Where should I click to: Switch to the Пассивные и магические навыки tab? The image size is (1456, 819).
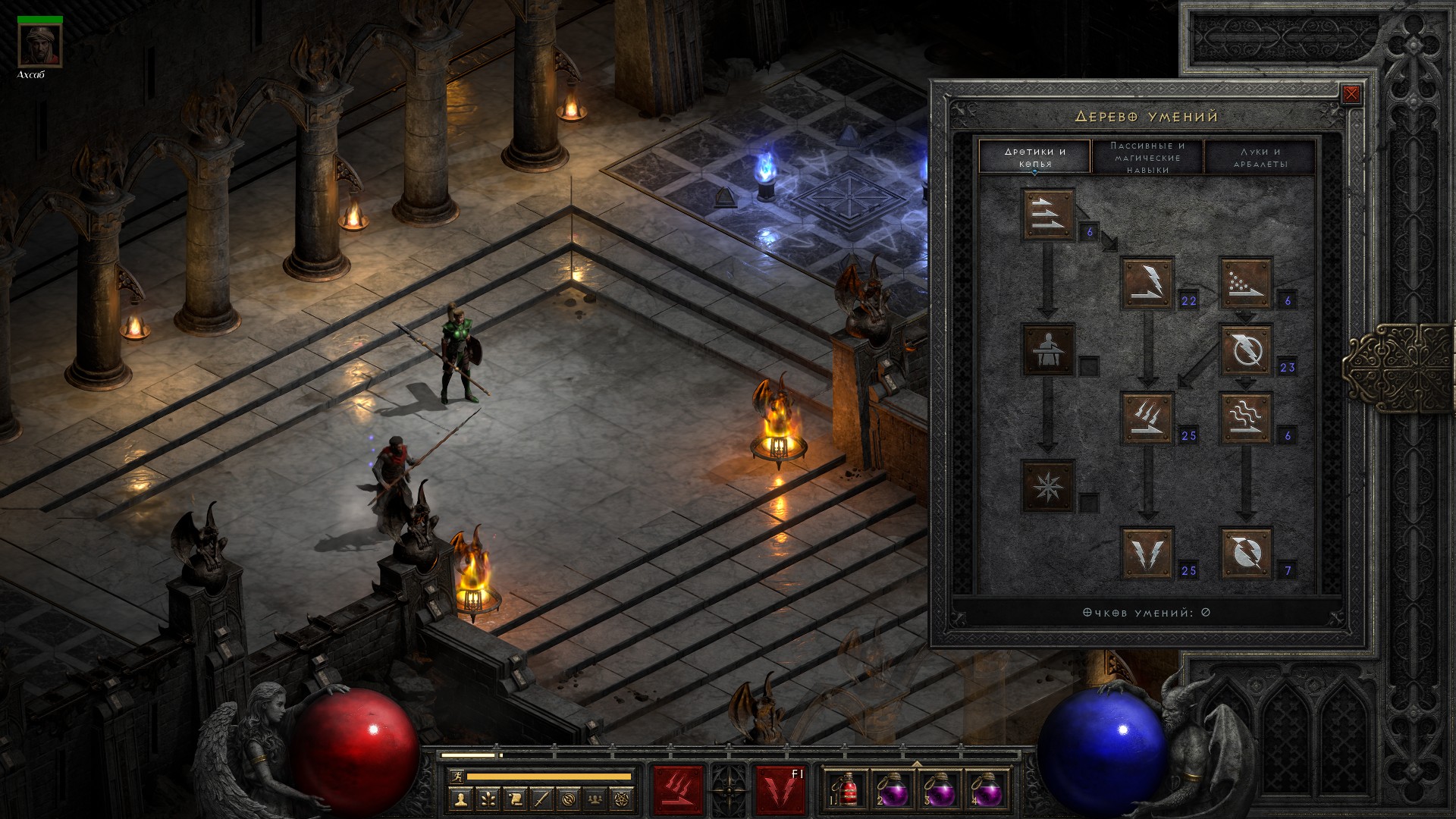(1147, 157)
